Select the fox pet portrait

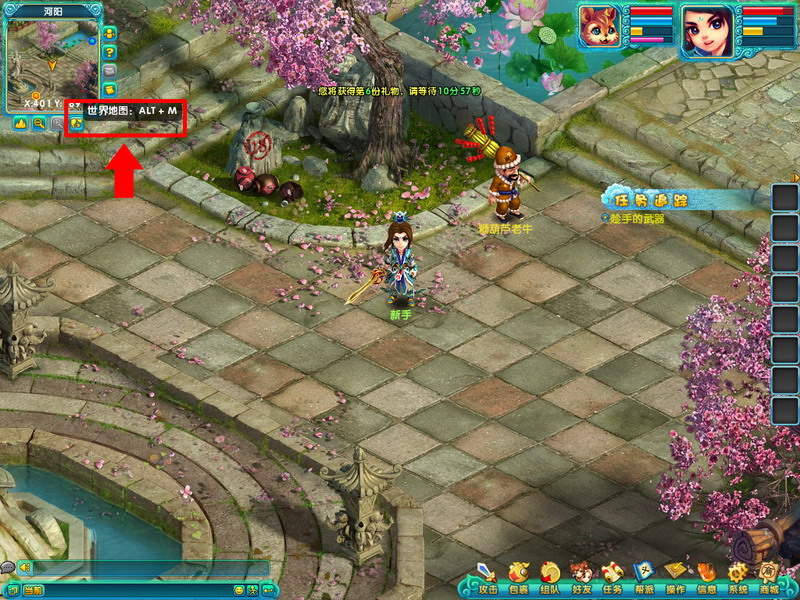tap(598, 27)
